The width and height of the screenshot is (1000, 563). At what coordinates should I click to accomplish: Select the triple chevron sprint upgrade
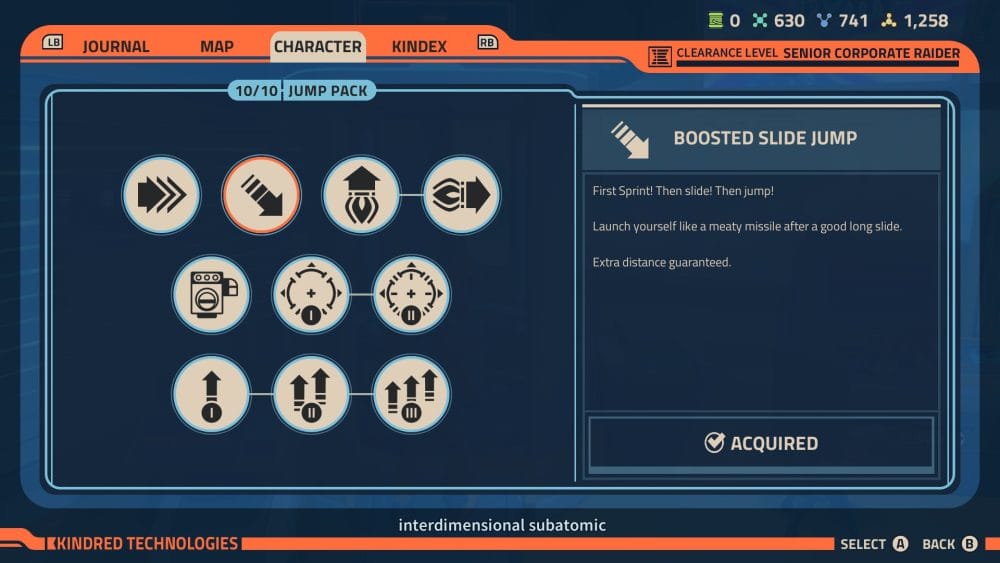tap(161, 195)
